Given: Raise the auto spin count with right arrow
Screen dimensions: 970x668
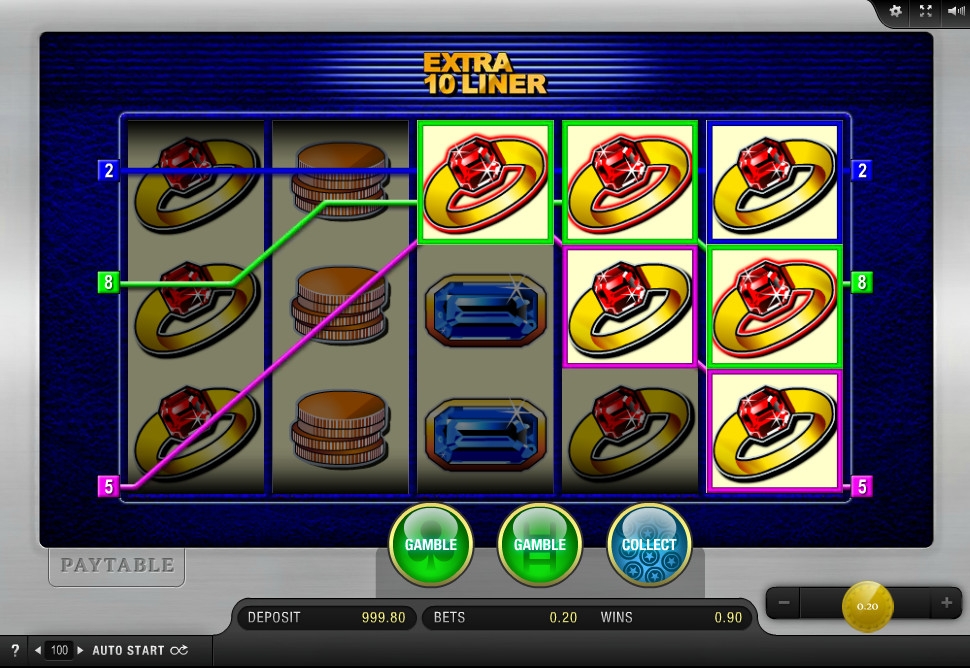Looking at the screenshot, I should click(81, 650).
